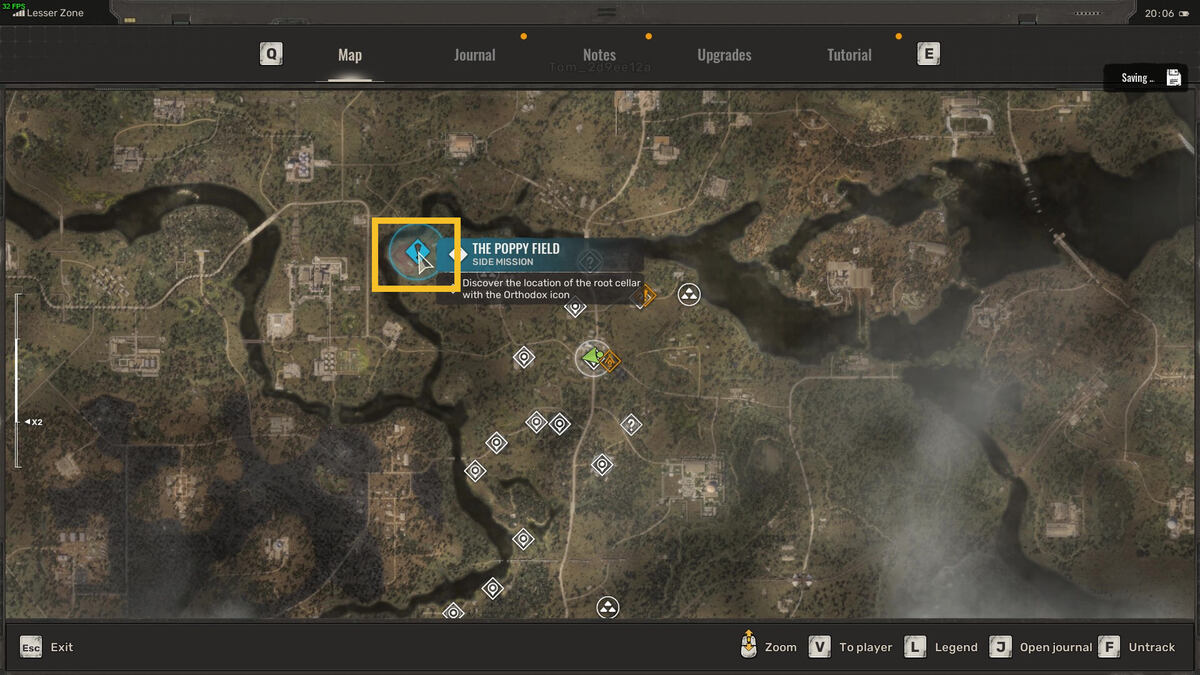The width and height of the screenshot is (1200, 675).
Task: Click the Map tab
Action: pos(350,55)
